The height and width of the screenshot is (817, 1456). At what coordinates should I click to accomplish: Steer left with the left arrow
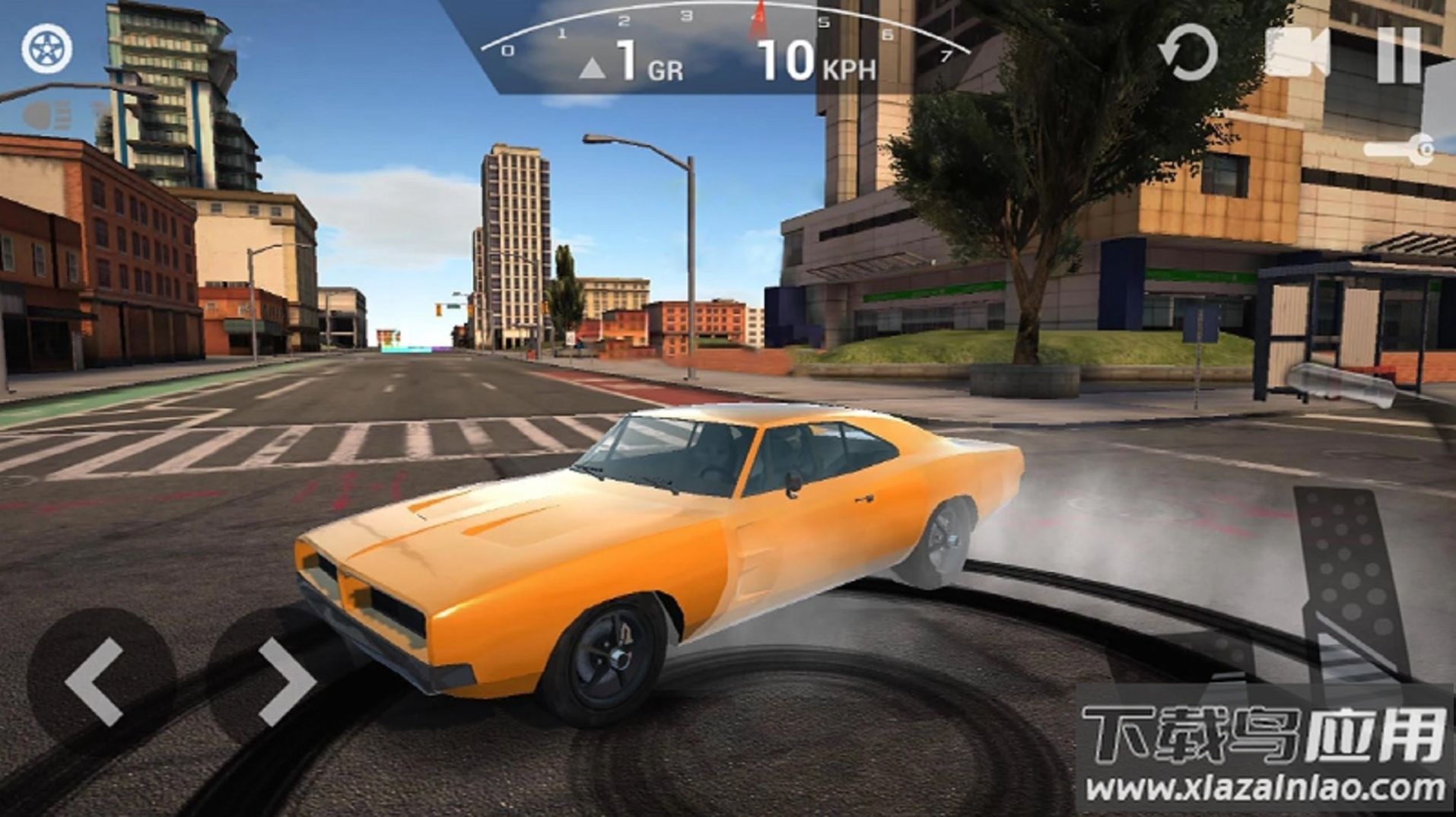[97, 681]
